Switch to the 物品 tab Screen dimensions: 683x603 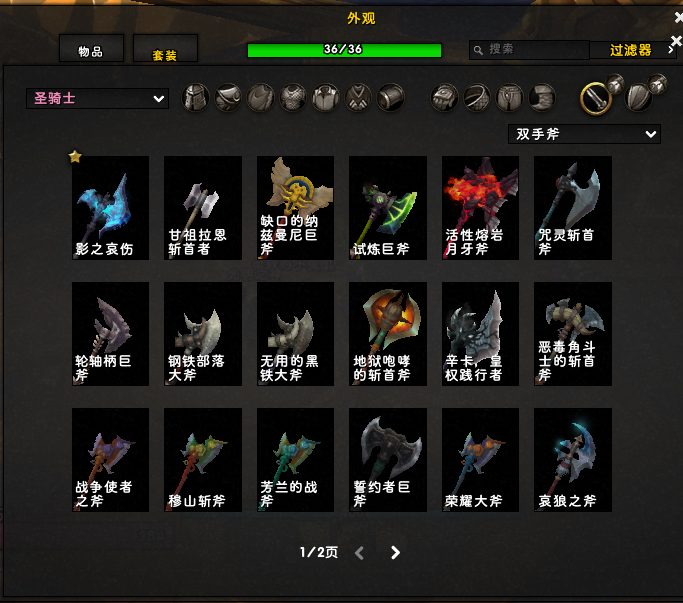(x=91, y=50)
